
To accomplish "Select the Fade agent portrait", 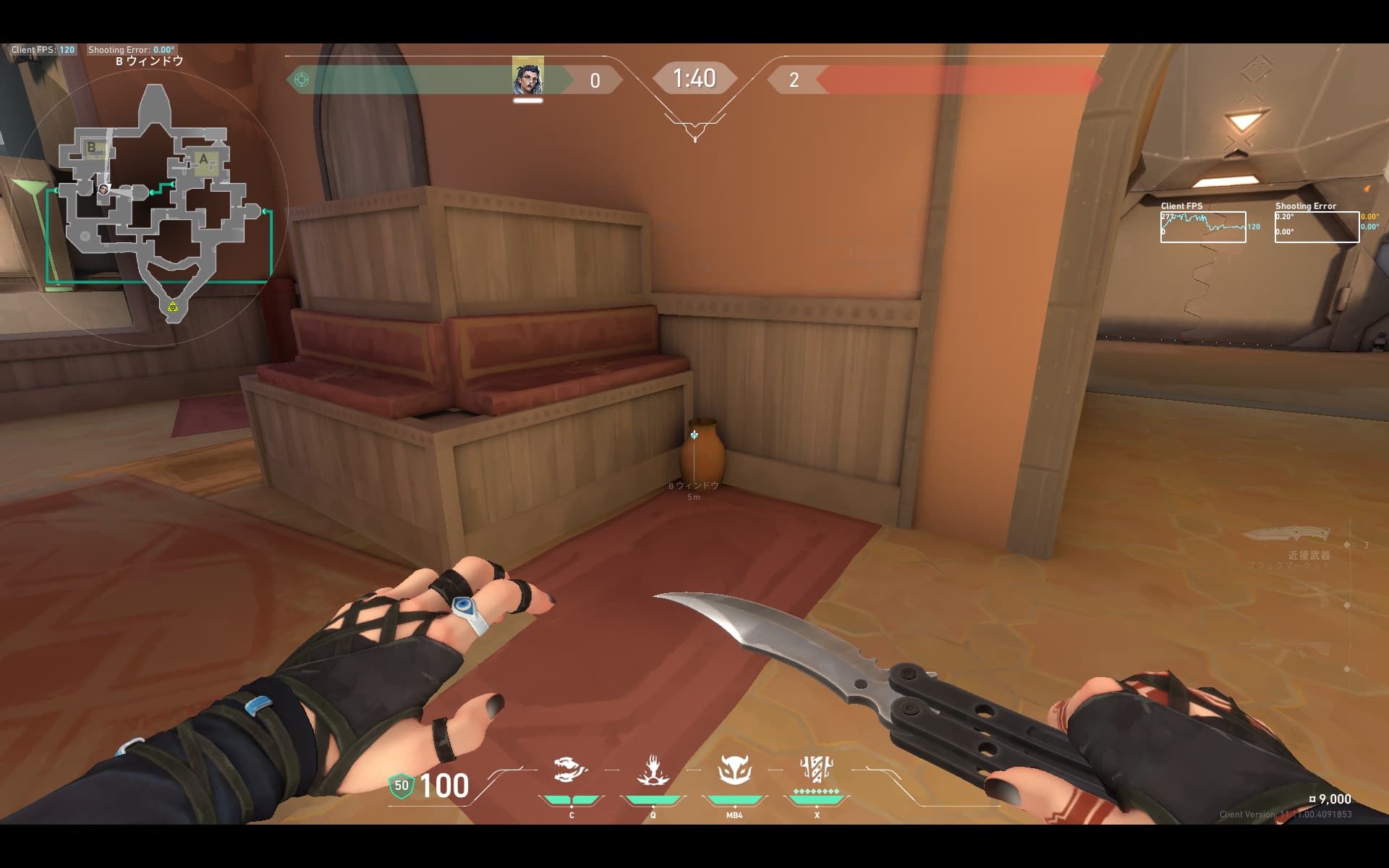I will [527, 77].
